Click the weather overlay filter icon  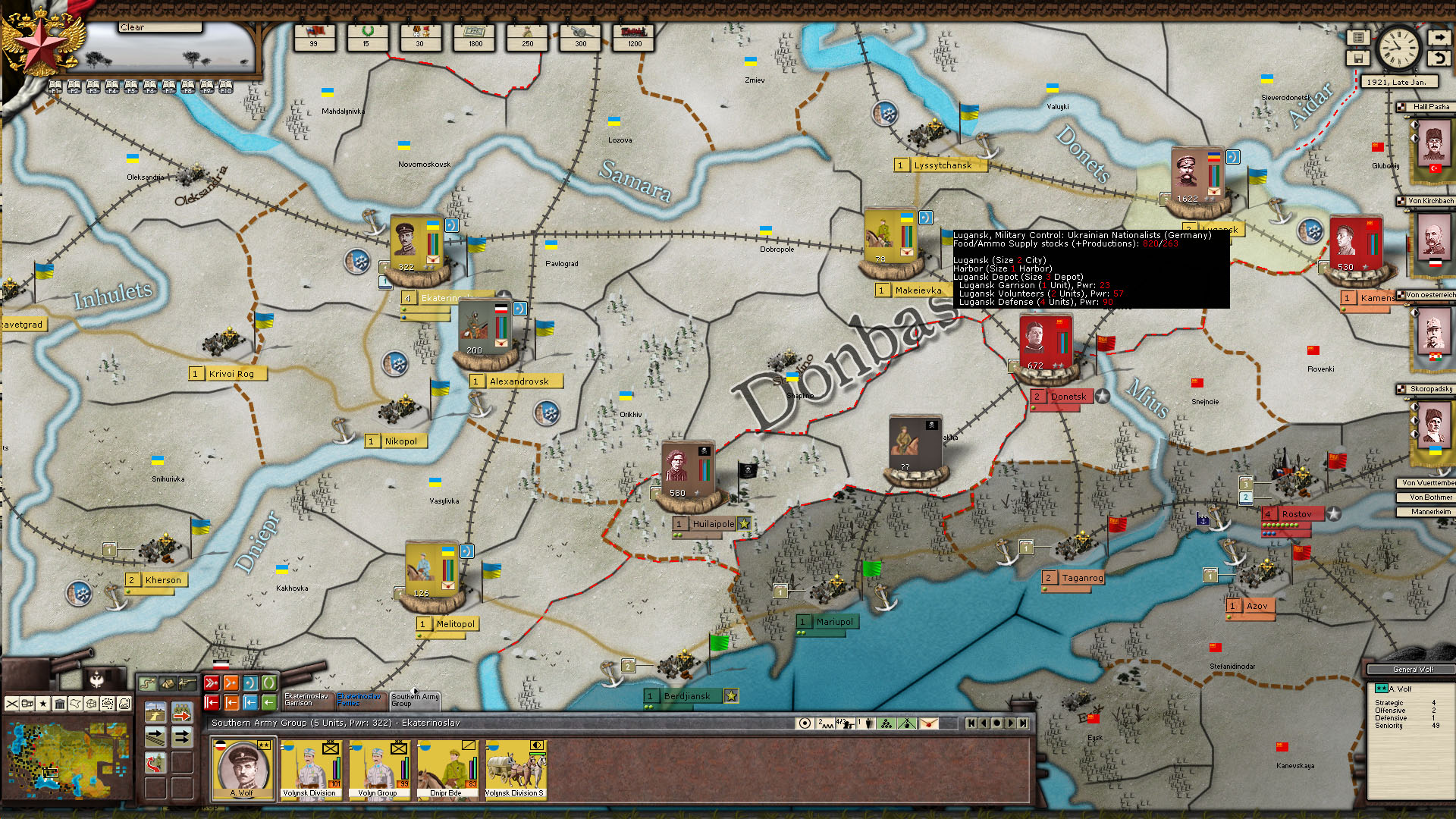(x=124, y=704)
